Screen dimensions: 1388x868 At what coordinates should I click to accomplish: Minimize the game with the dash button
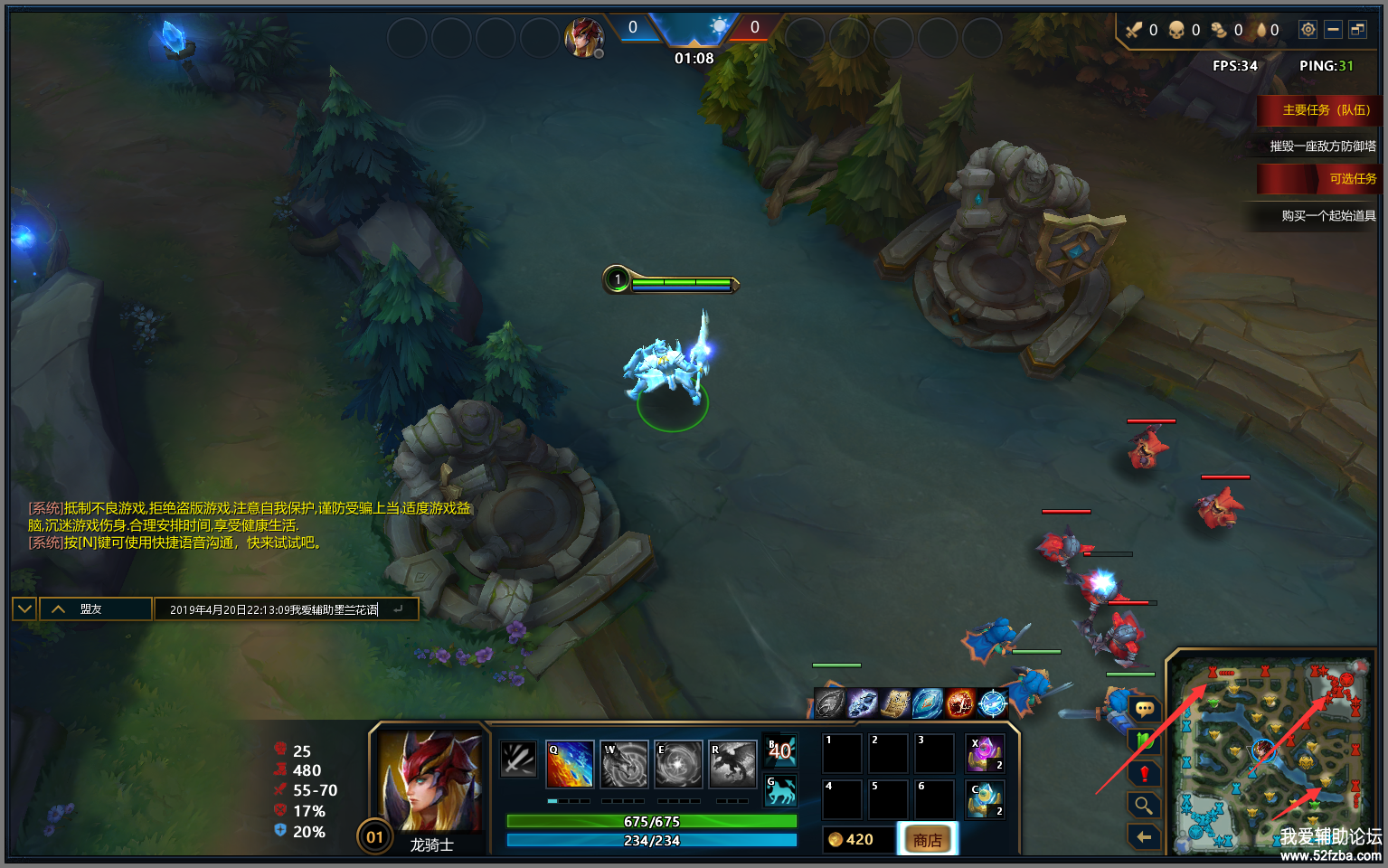(x=1333, y=30)
